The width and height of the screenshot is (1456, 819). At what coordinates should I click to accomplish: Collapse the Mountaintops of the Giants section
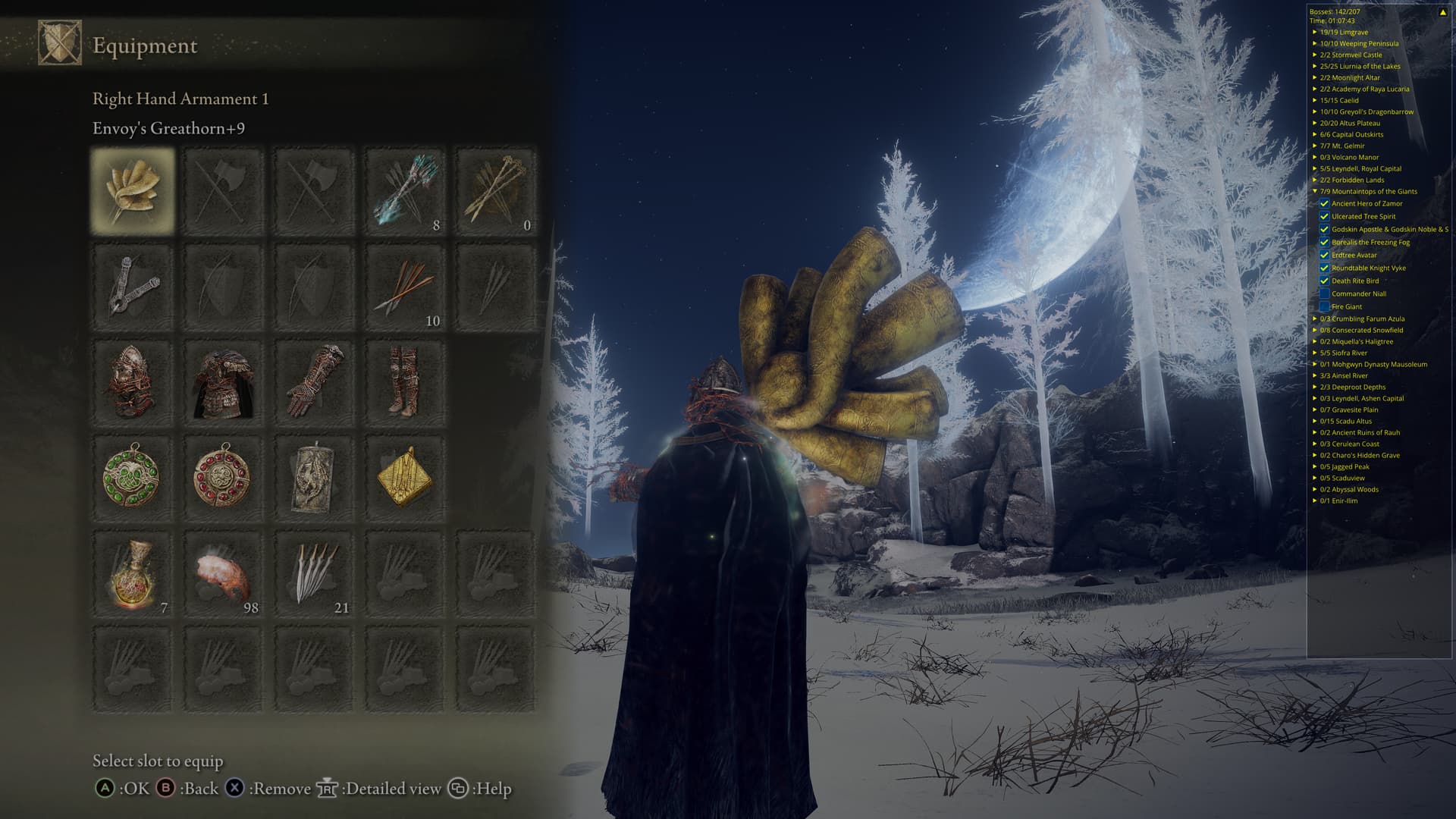point(1315,191)
